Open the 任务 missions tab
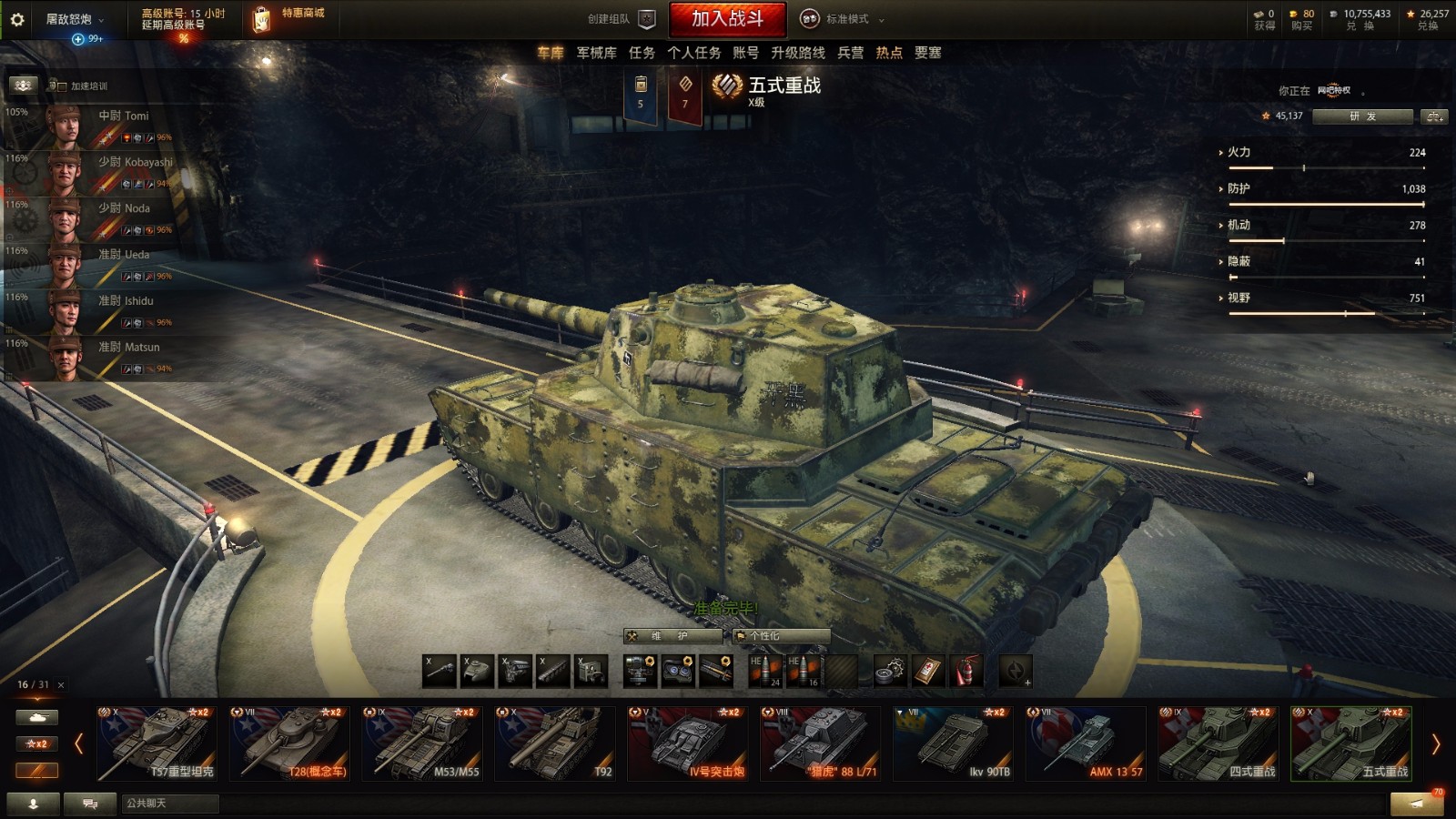This screenshot has height=819, width=1456. pyautogui.click(x=642, y=53)
